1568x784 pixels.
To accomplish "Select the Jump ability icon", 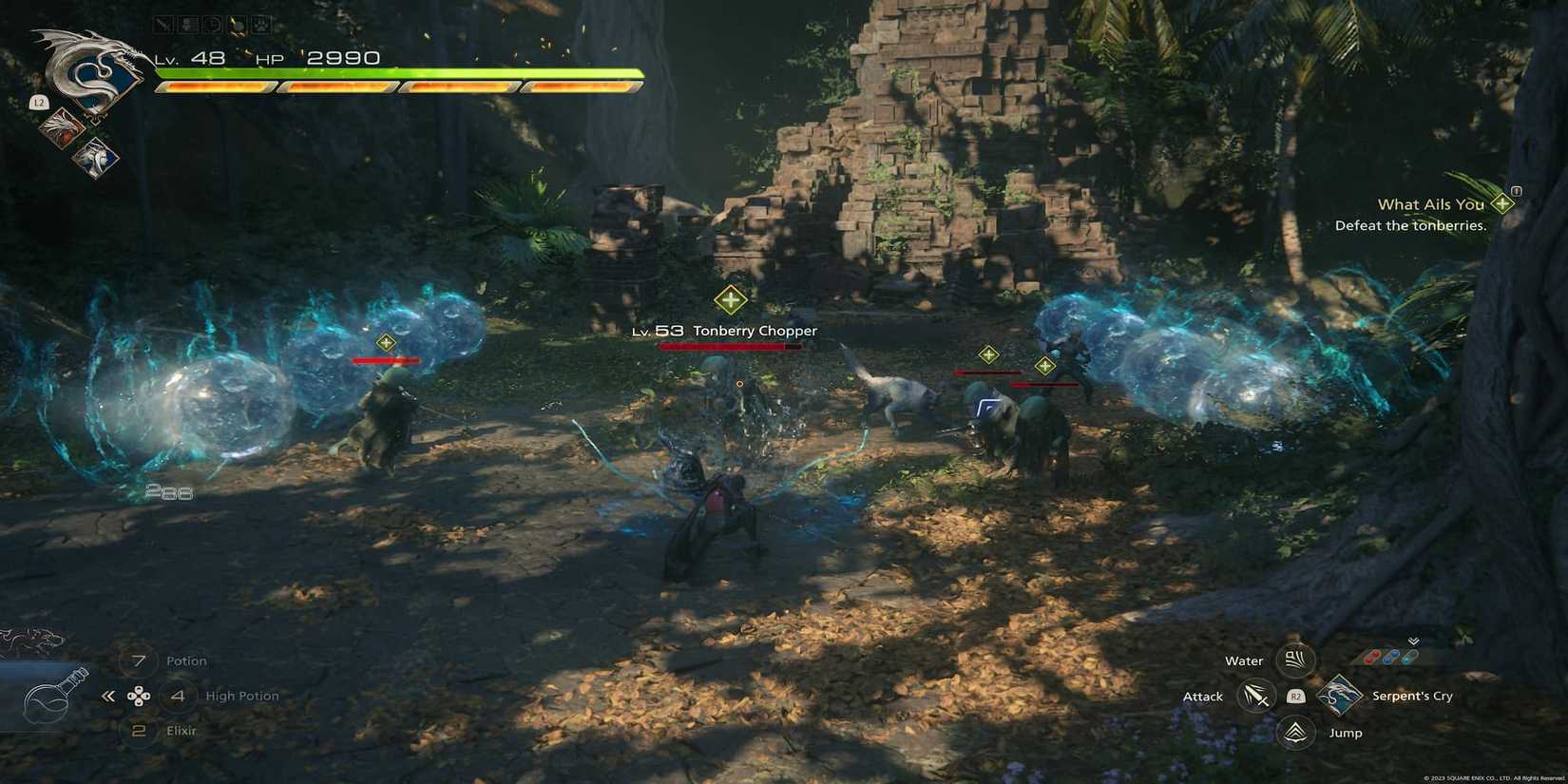I will point(1294,733).
